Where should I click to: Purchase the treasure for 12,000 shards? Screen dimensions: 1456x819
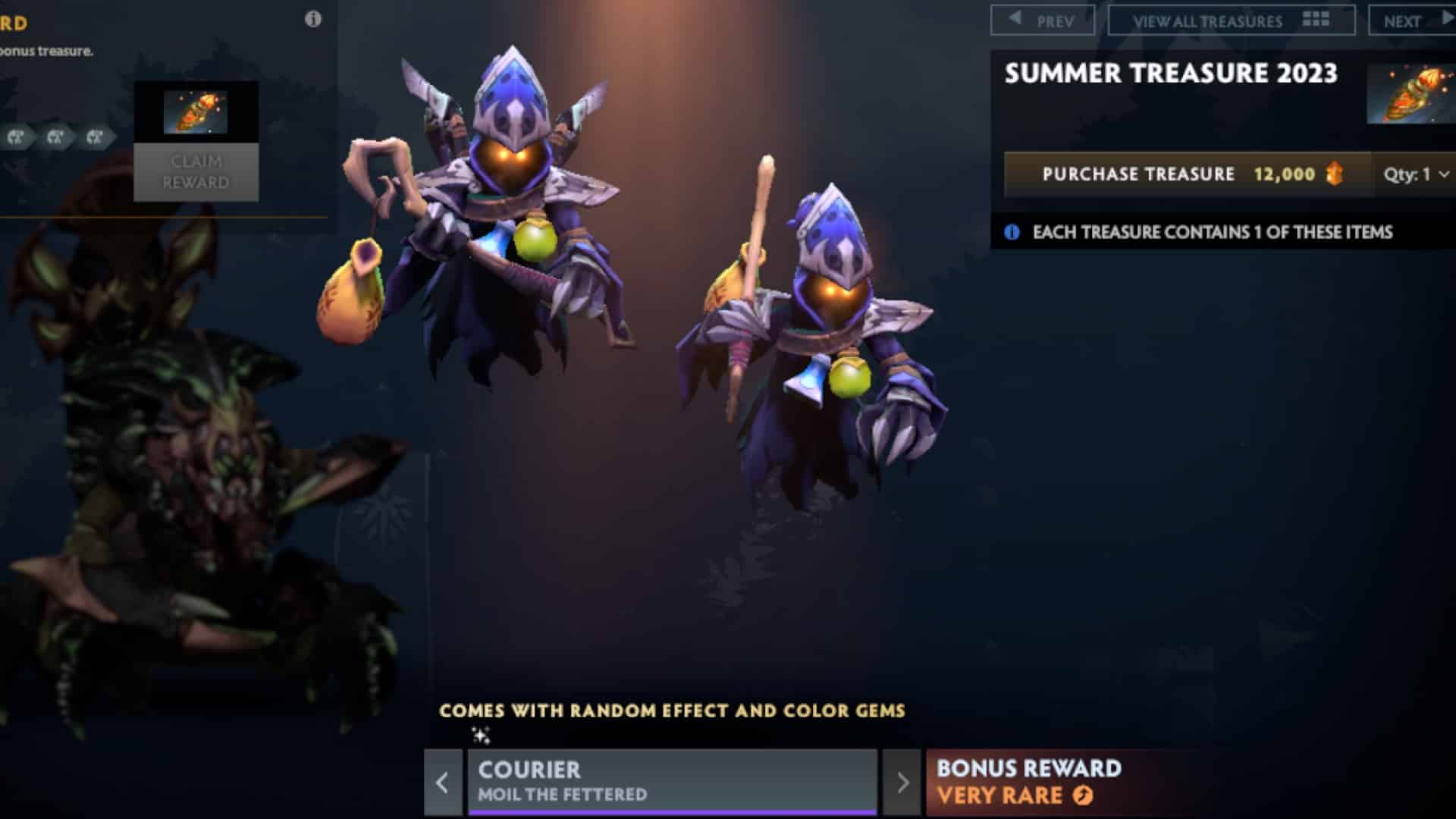(x=1188, y=174)
